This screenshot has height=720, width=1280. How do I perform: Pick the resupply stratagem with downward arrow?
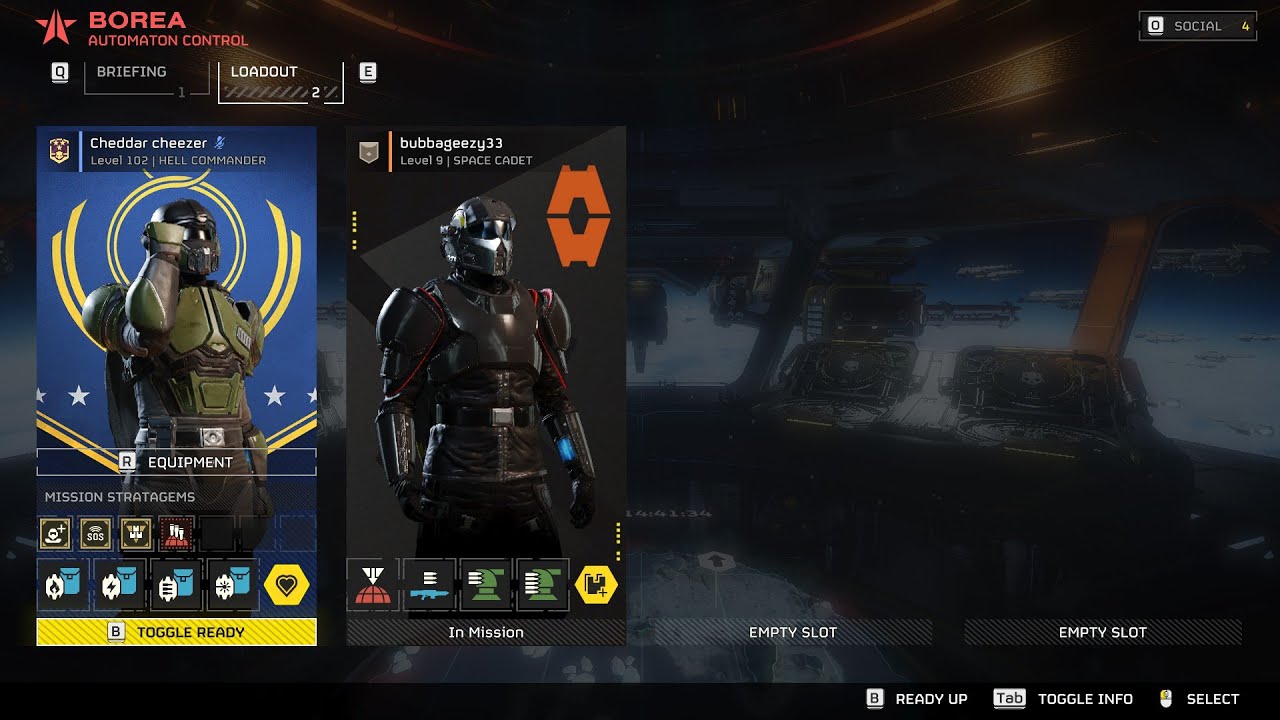coord(136,535)
